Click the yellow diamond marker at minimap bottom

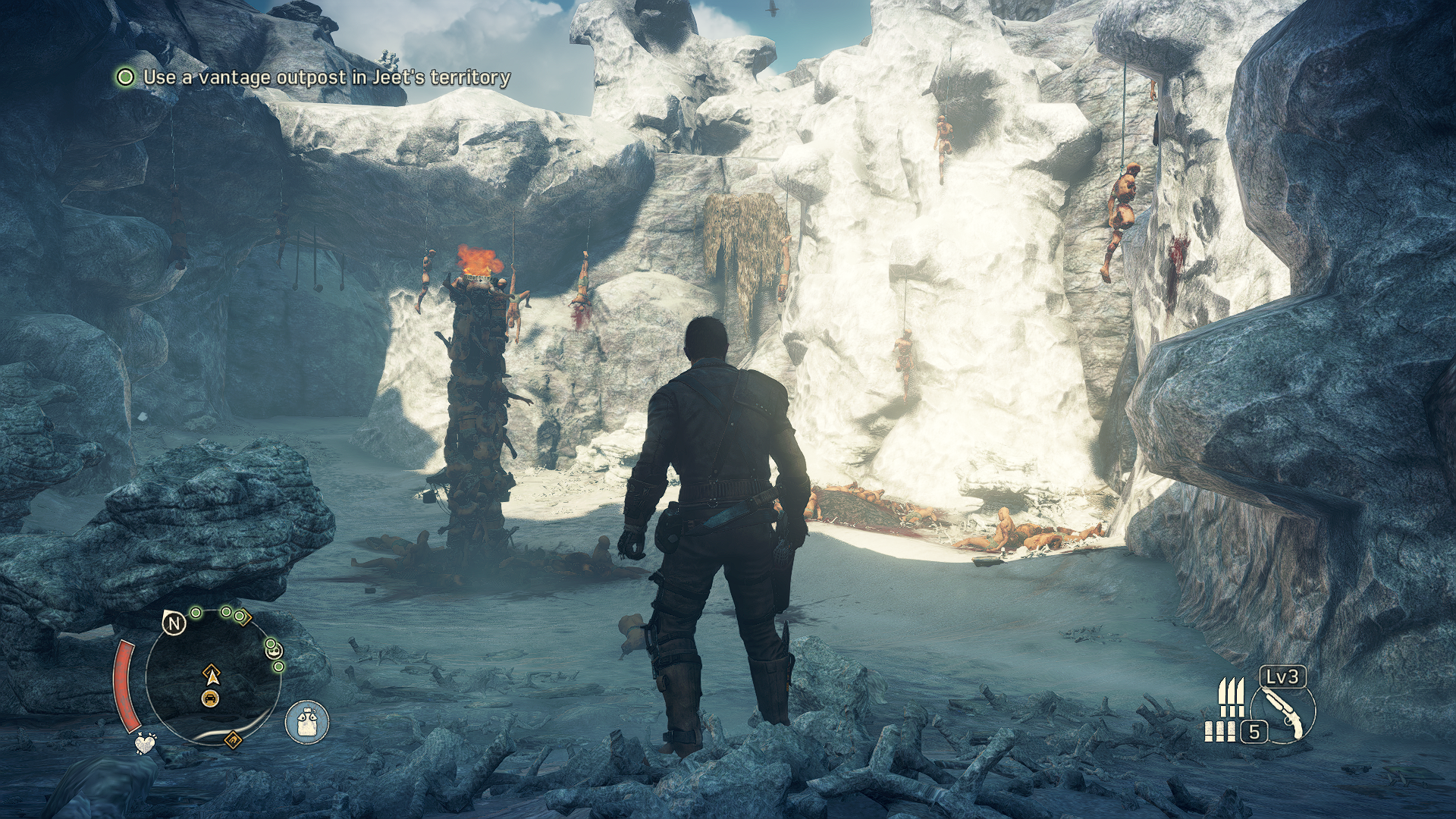click(x=233, y=739)
